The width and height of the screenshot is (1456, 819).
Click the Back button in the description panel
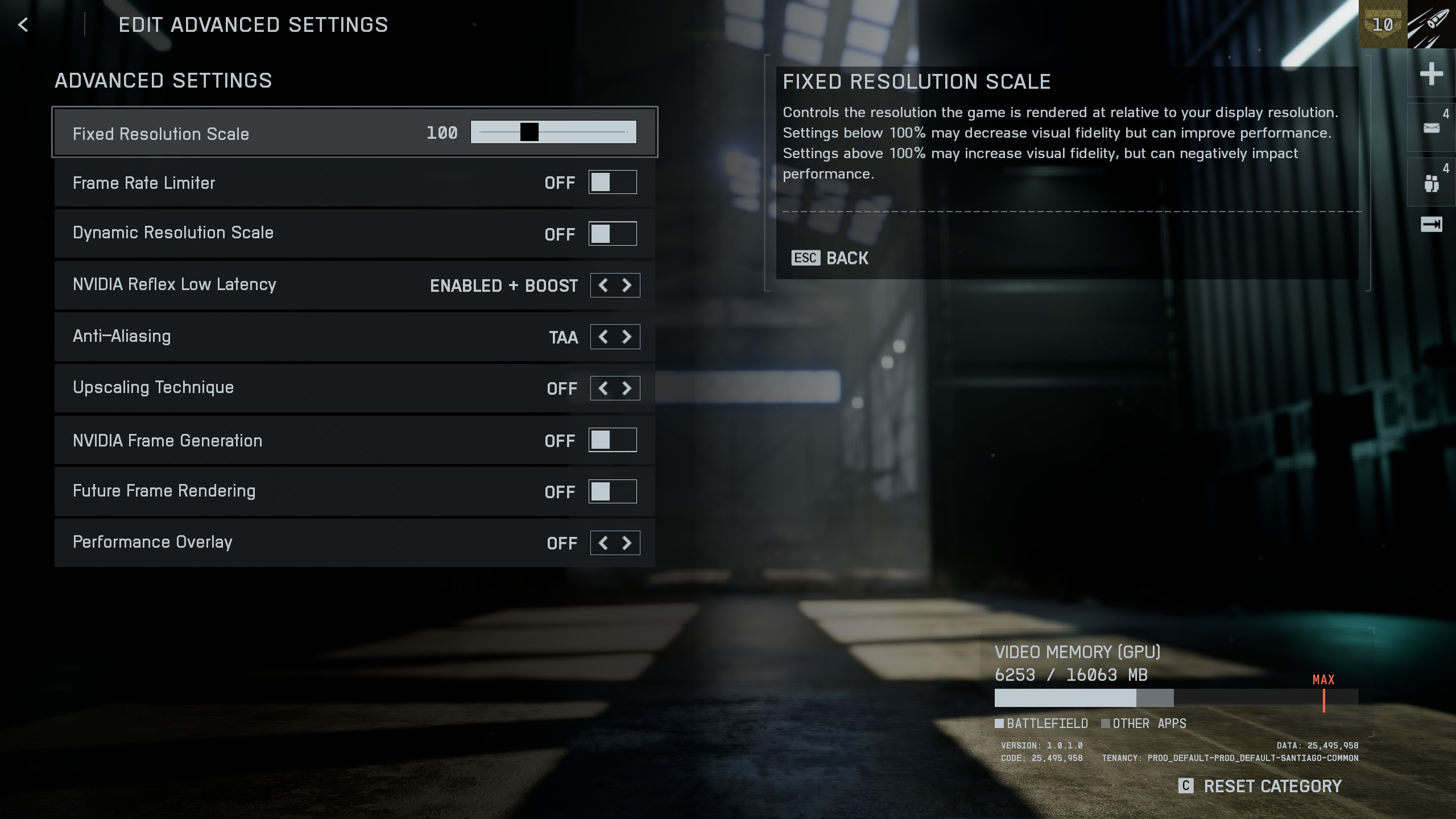coord(830,258)
